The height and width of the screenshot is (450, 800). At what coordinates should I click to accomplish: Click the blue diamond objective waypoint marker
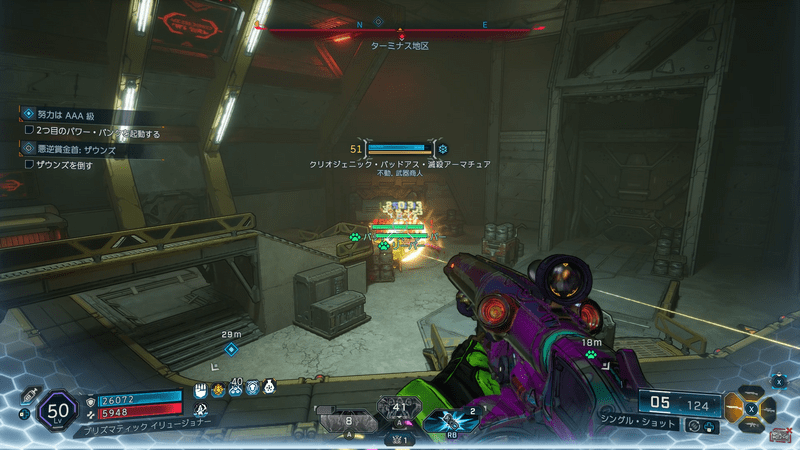[x=231, y=349]
